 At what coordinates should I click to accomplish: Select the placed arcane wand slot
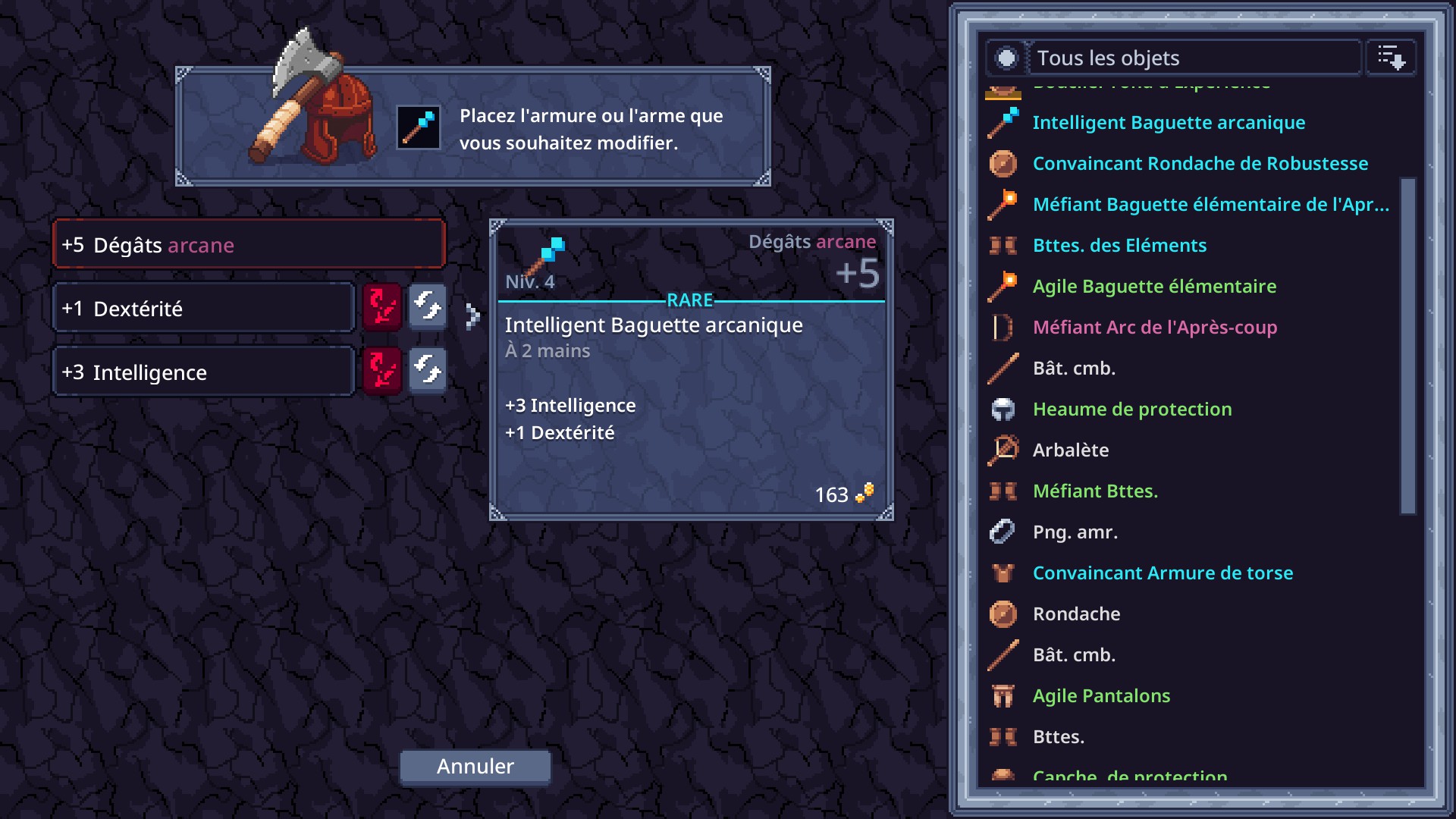click(419, 127)
